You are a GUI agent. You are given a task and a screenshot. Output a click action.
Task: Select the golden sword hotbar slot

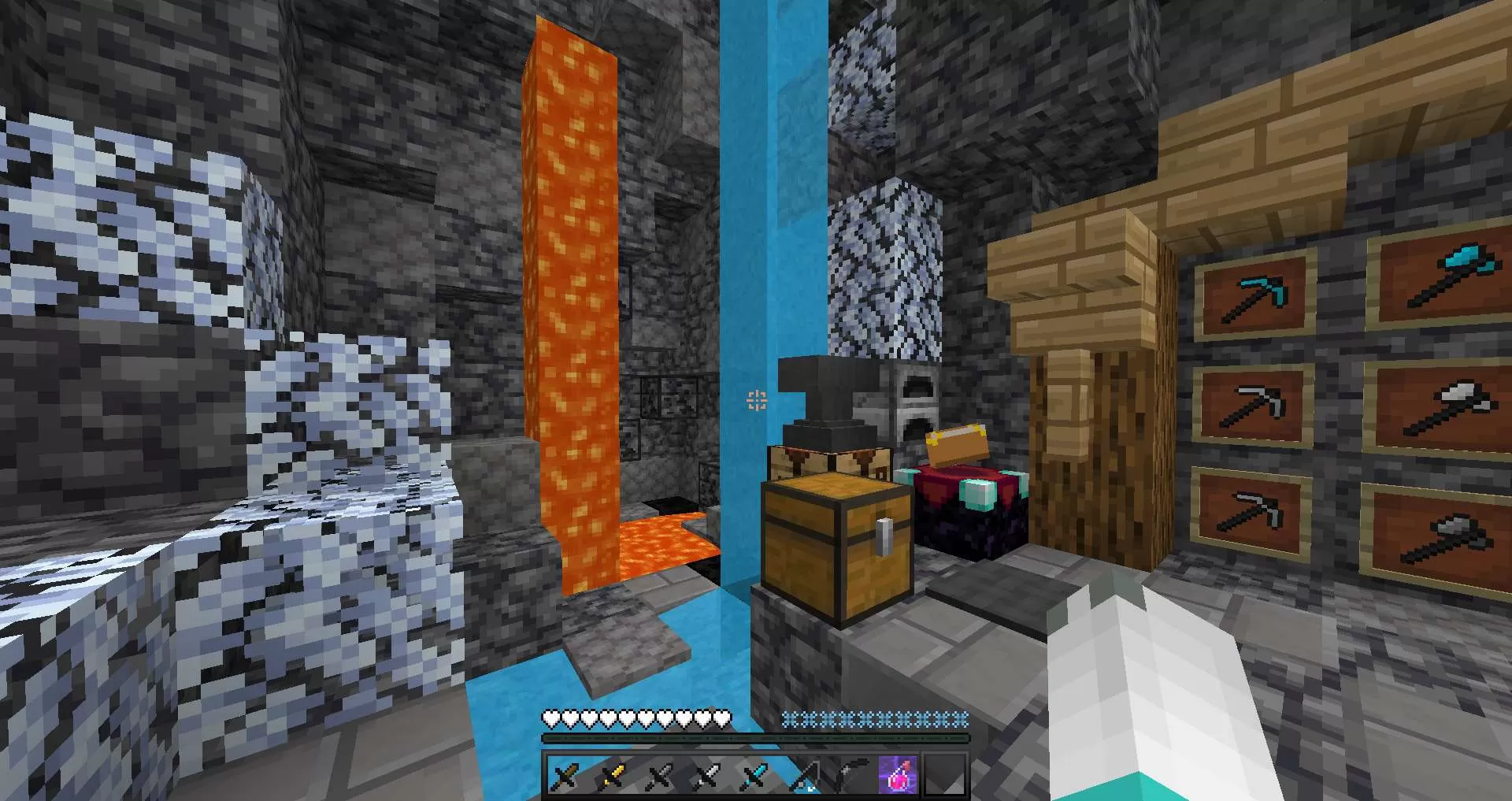click(x=613, y=777)
